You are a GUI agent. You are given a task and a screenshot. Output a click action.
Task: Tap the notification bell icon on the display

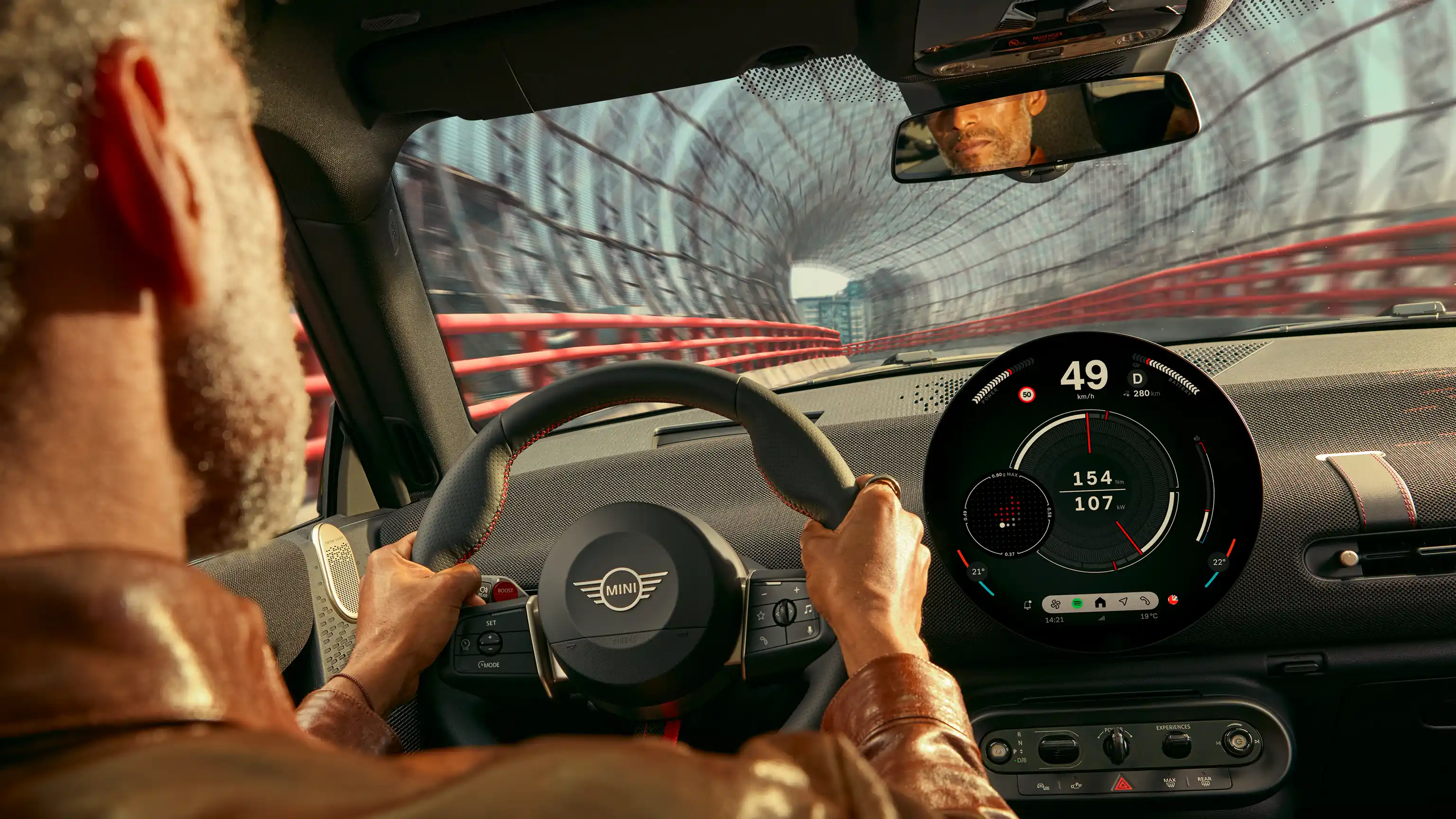1028,605
